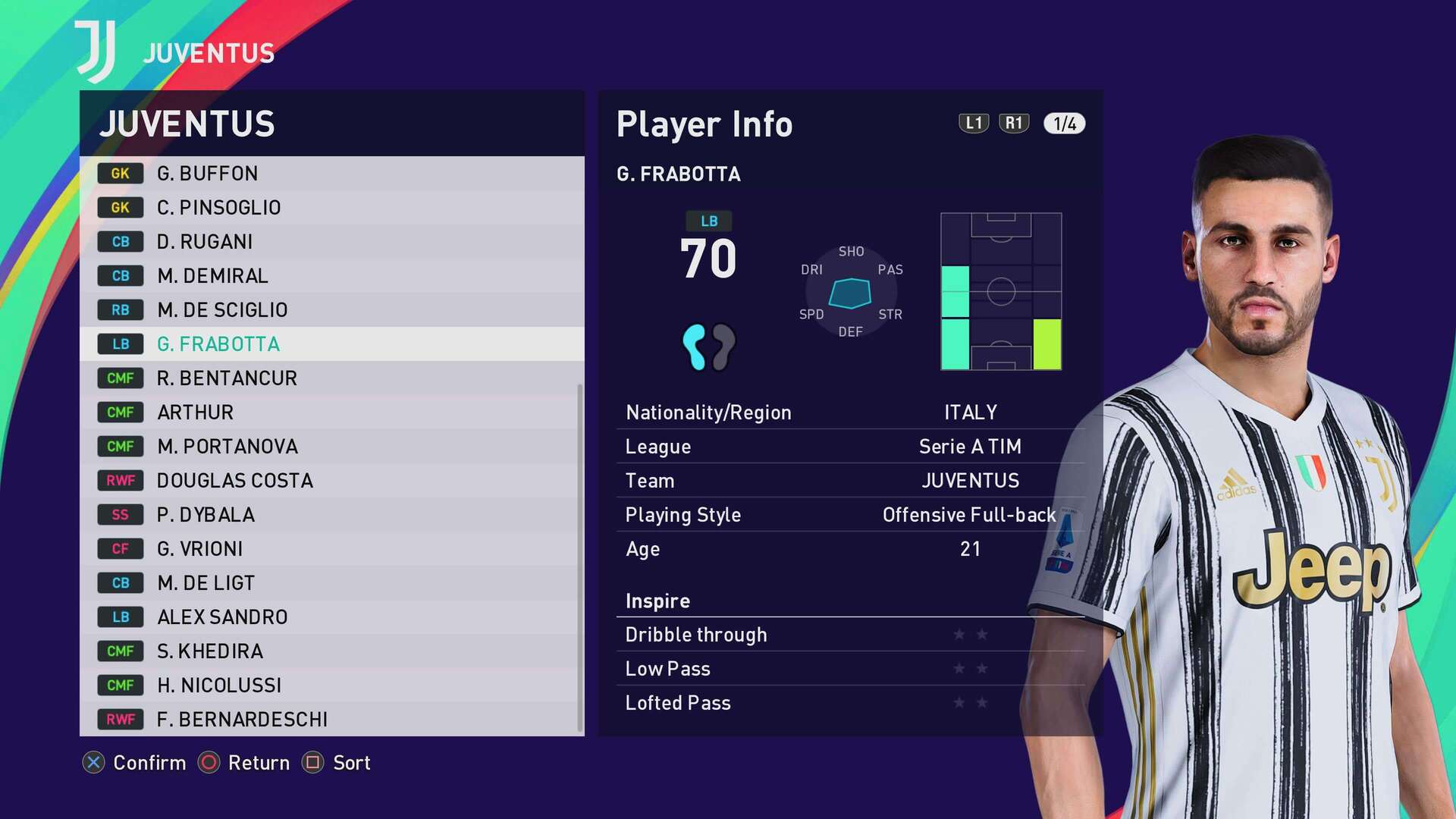Select Alex Sandro from the player list
The width and height of the screenshot is (1456, 819).
coord(222,617)
